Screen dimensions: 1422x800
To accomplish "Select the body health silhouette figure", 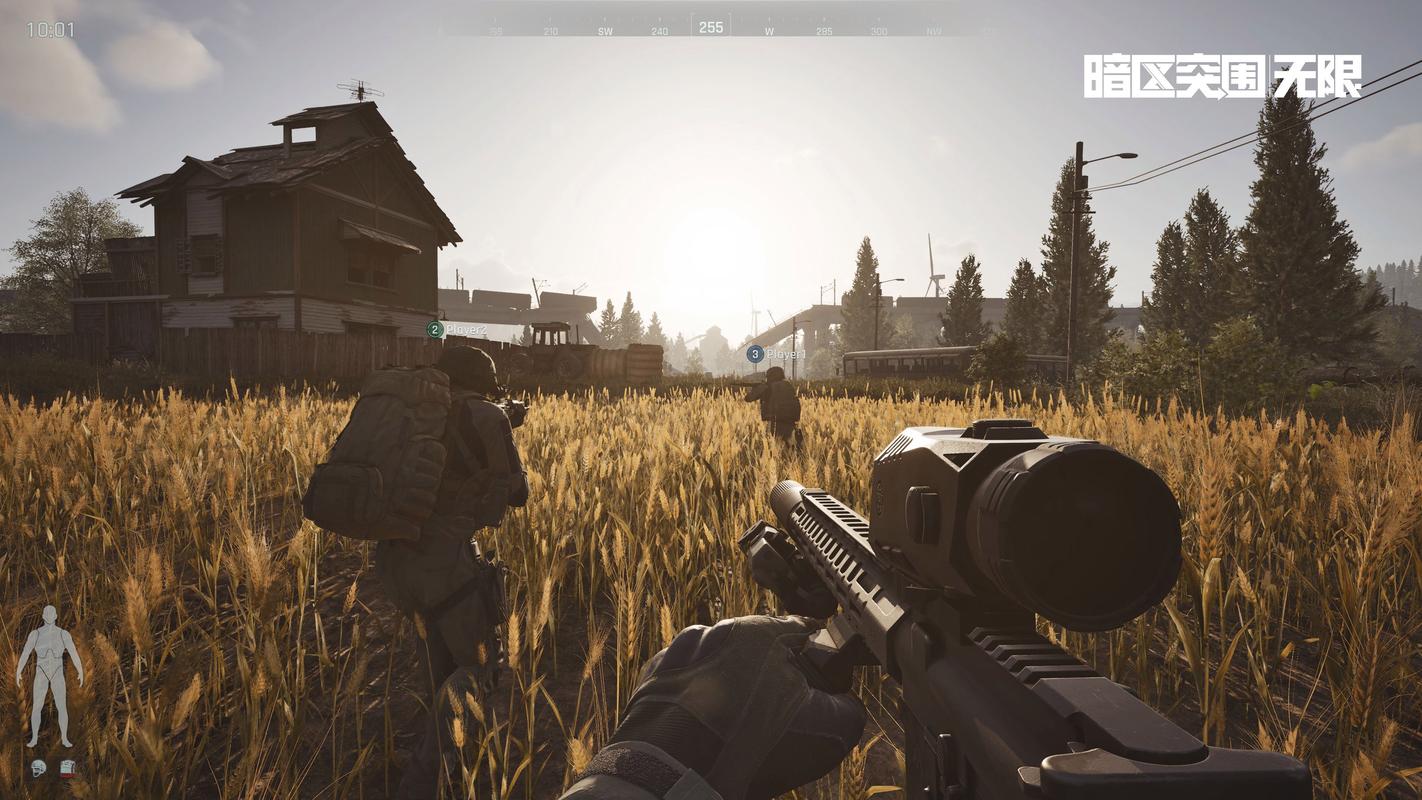I will pos(49,676).
